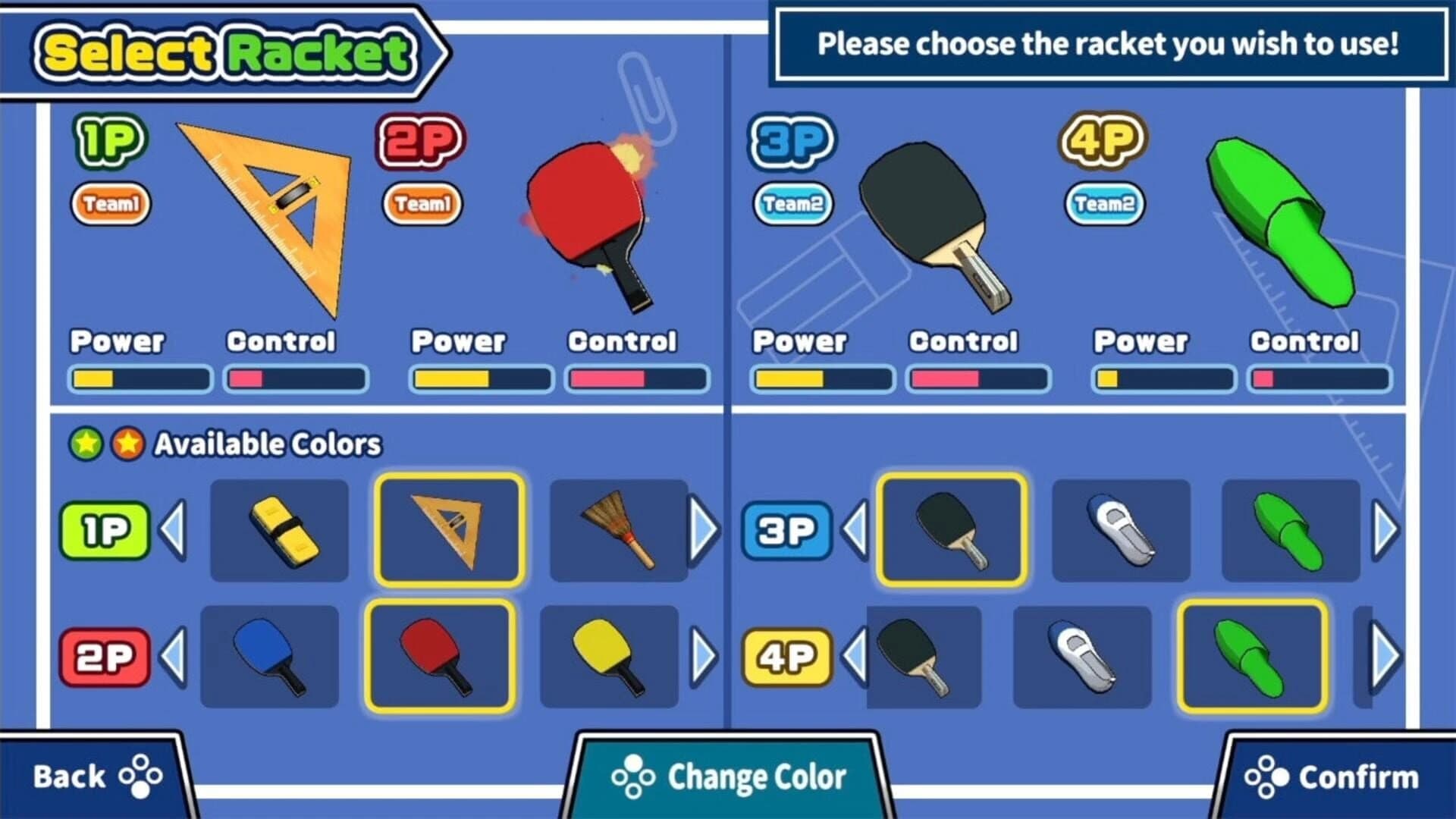Image resolution: width=1456 pixels, height=819 pixels.
Task: Choose the black paddle currently highlighted for 3P
Action: pyautogui.click(x=952, y=529)
